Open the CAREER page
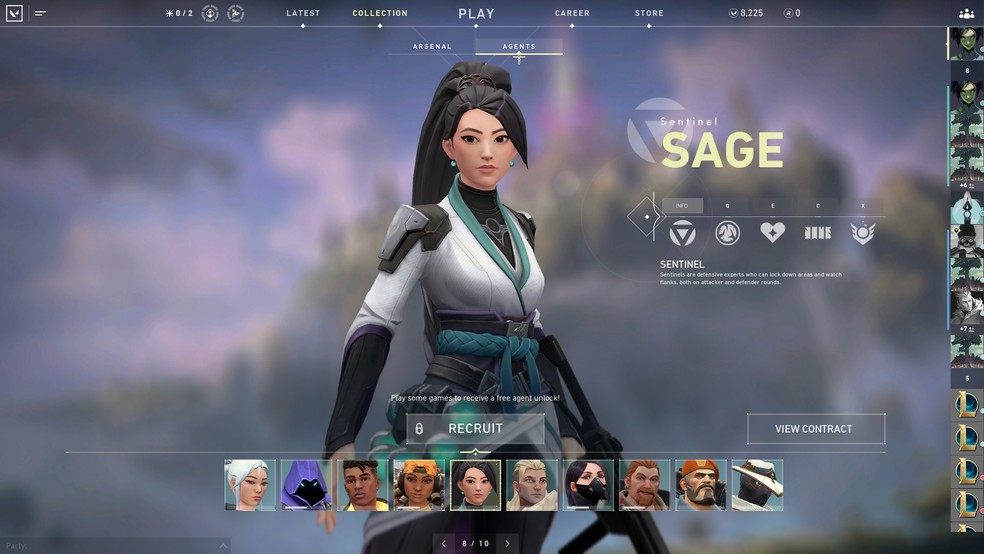The height and width of the screenshot is (554, 984). point(572,14)
